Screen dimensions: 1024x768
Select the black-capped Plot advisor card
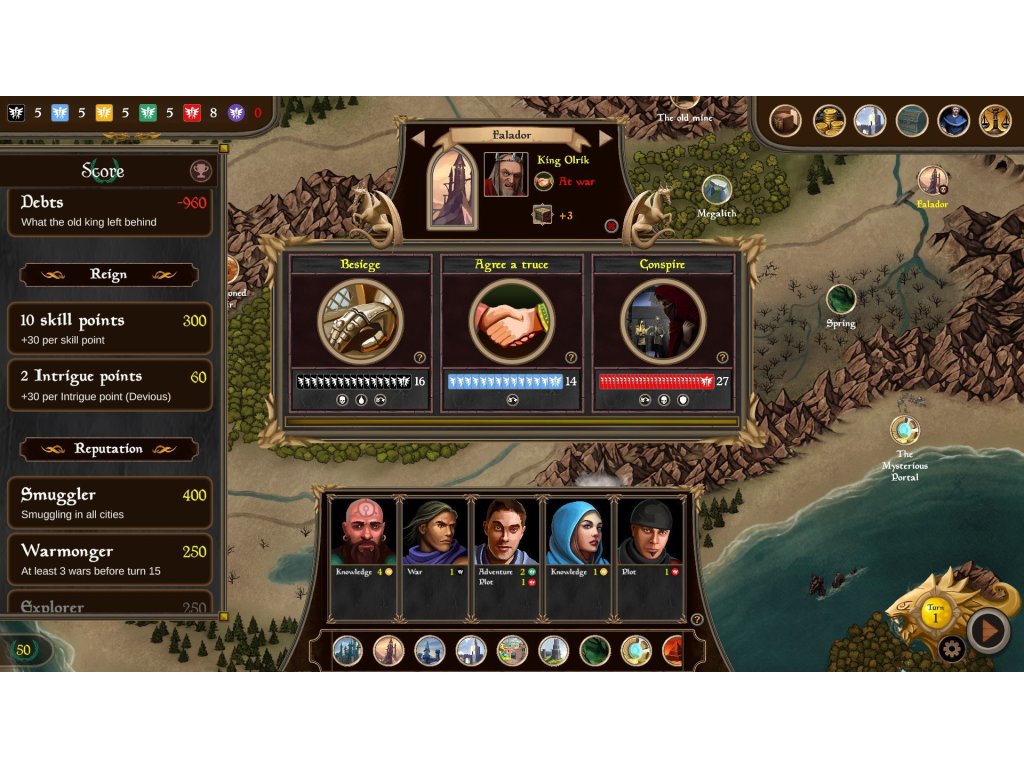point(650,555)
